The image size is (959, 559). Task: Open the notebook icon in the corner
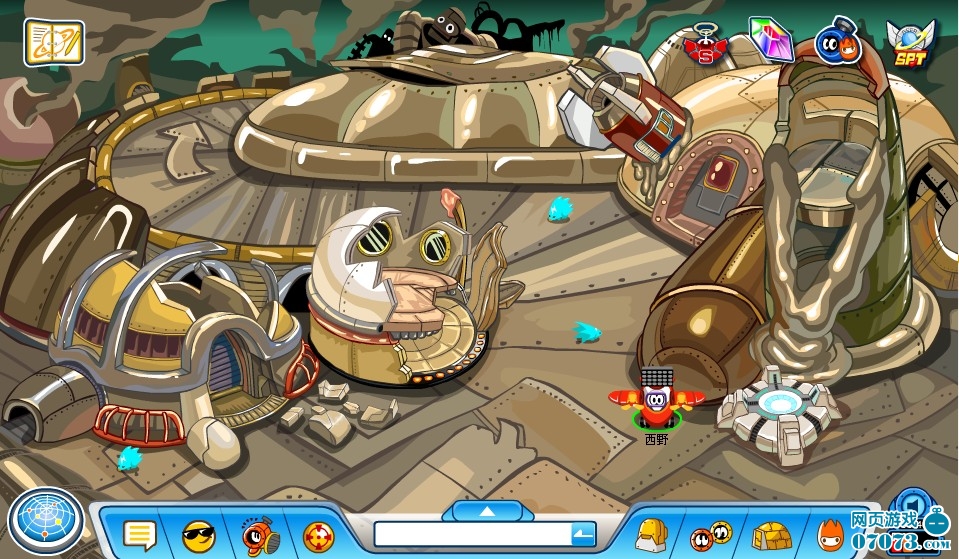pos(54,42)
